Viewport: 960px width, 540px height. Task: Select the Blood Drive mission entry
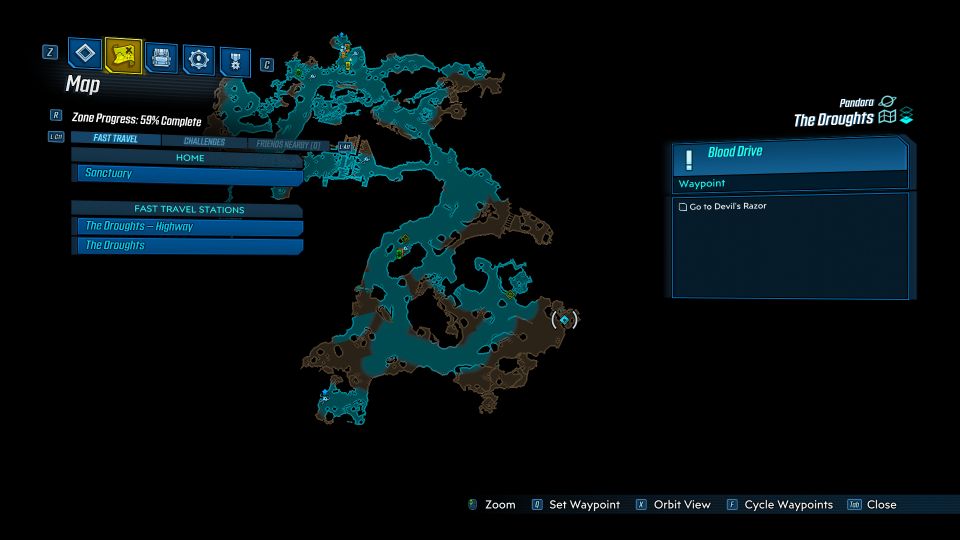tap(790, 155)
